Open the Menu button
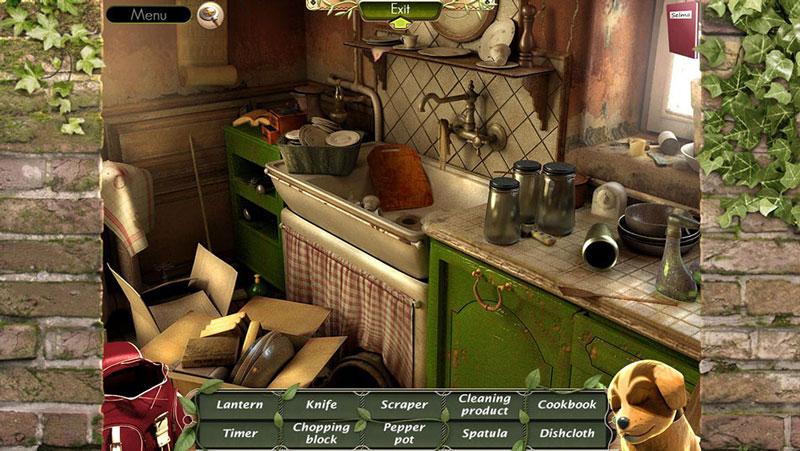800x451 pixels. click(x=148, y=15)
